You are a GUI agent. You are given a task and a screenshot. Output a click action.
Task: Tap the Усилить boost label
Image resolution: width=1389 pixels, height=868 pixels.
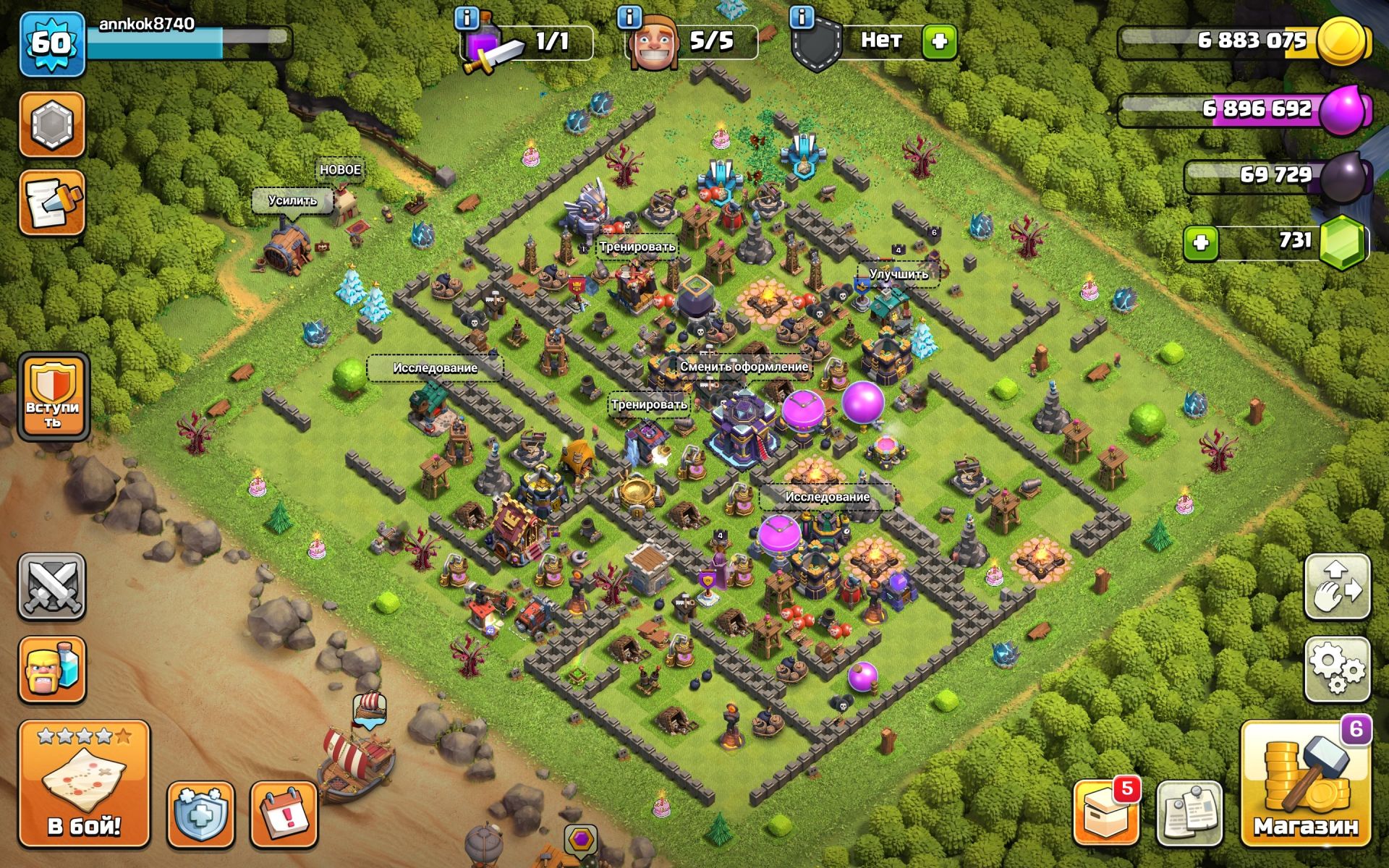[292, 200]
